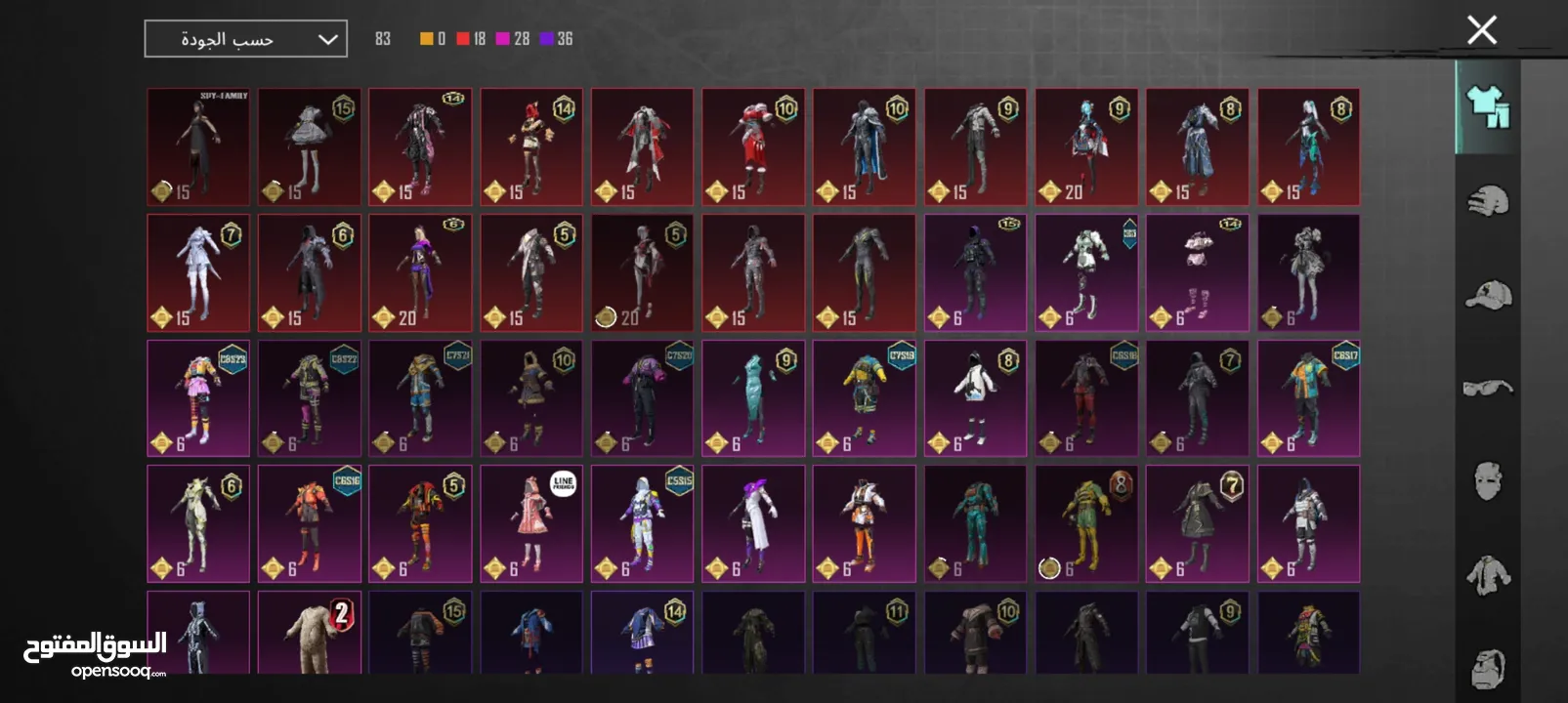
Task: Select the SPY-FAMILY black dress outfit
Action: click(198, 147)
